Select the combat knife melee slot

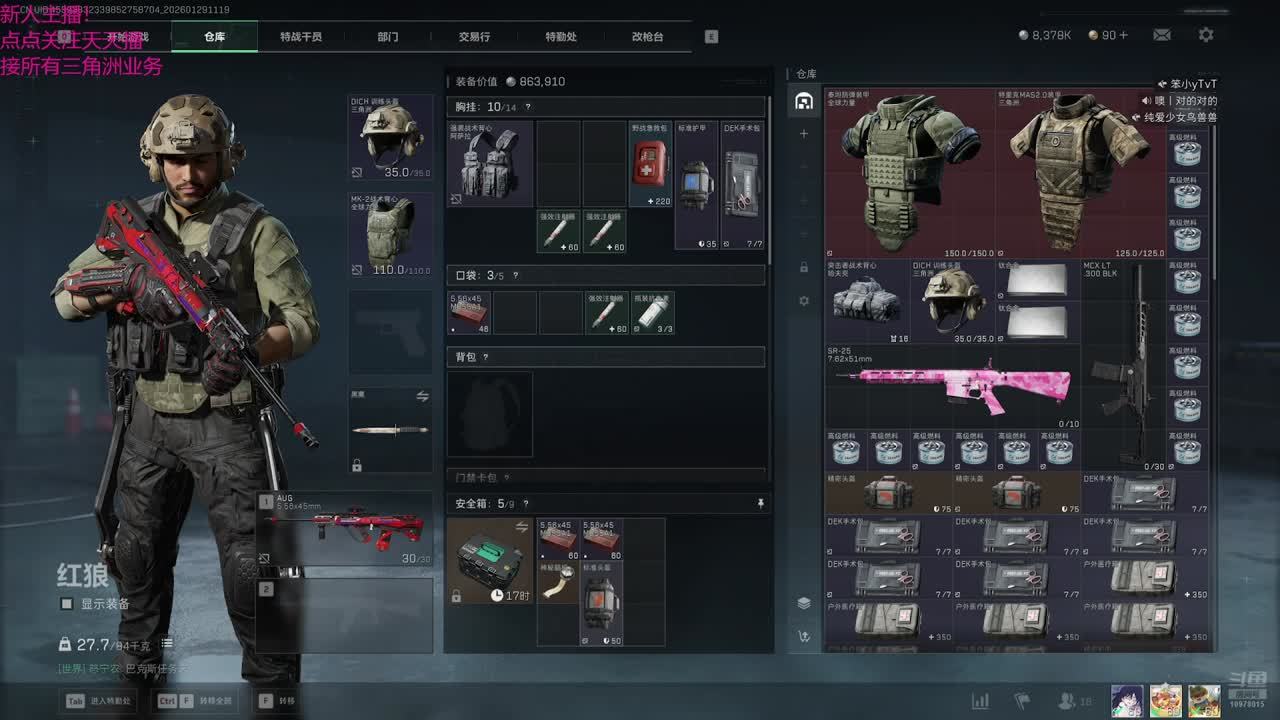tap(391, 430)
